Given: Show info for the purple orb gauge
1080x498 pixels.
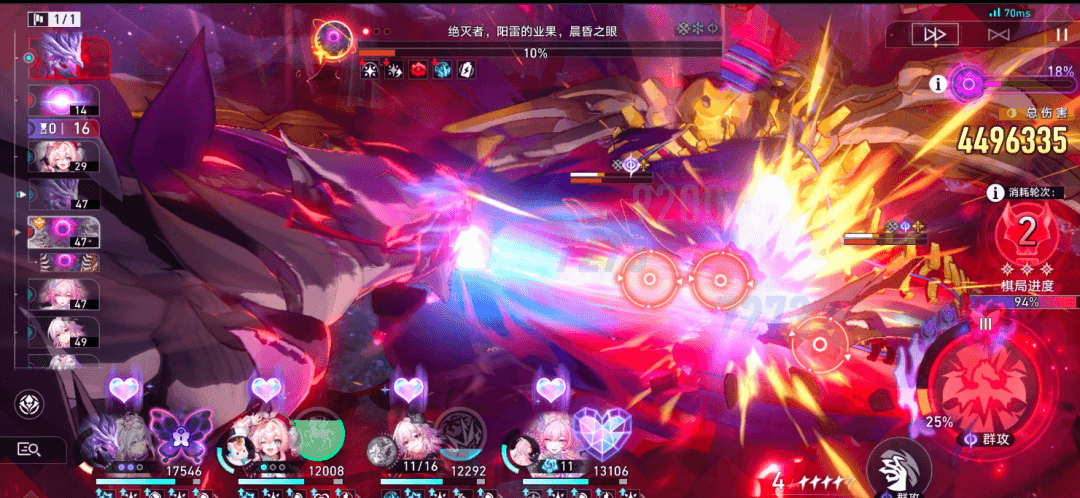Looking at the screenshot, I should tap(938, 84).
